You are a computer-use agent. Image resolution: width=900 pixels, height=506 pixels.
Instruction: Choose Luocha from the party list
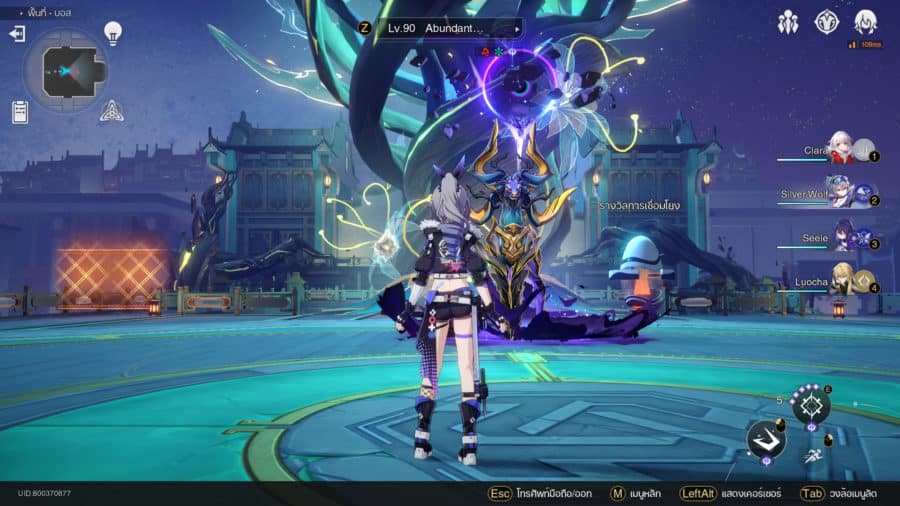(x=842, y=283)
